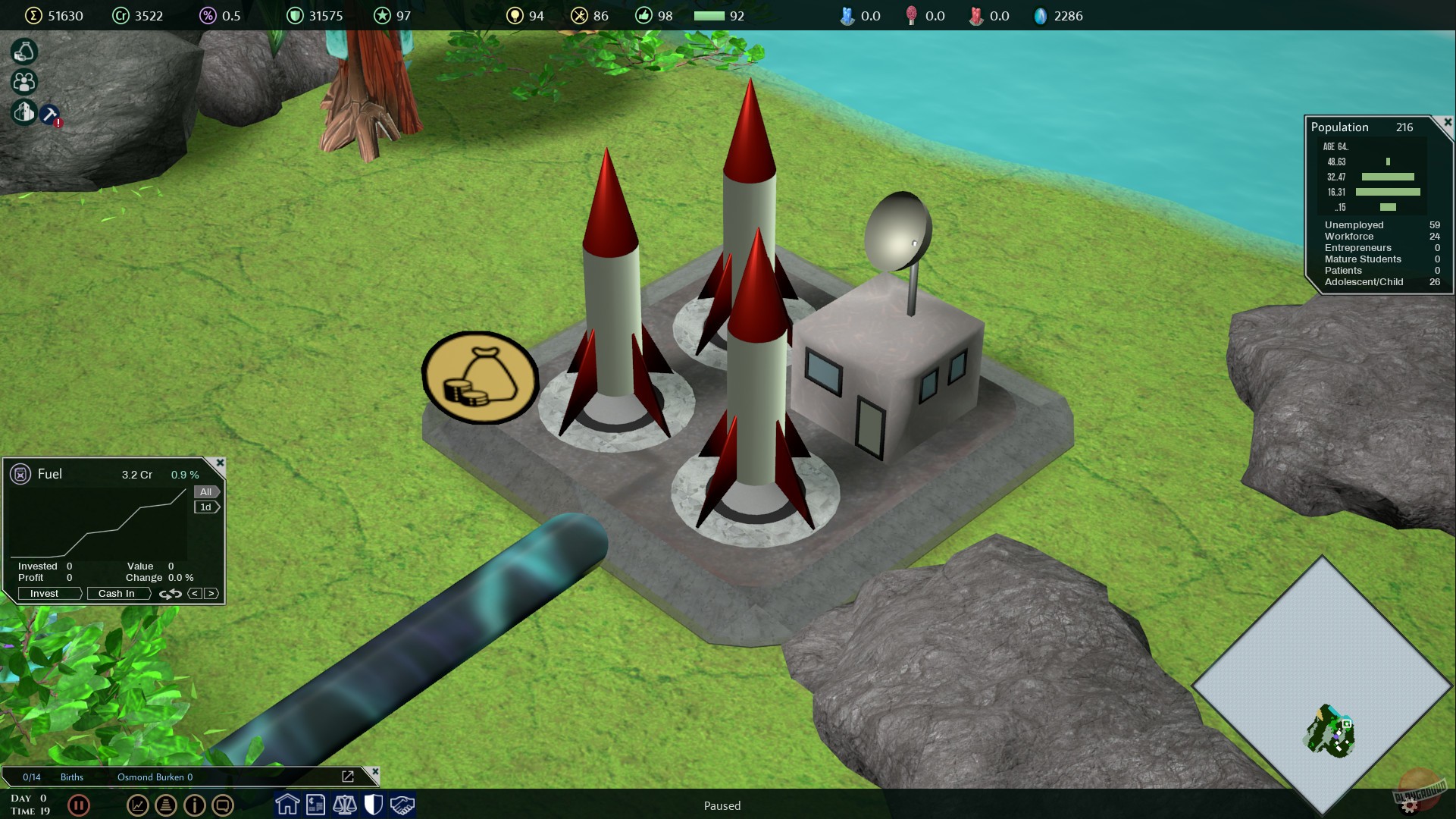Toggle the All timeframe on the Fuel chart
Viewport: 1456px width, 819px height.
[206, 491]
